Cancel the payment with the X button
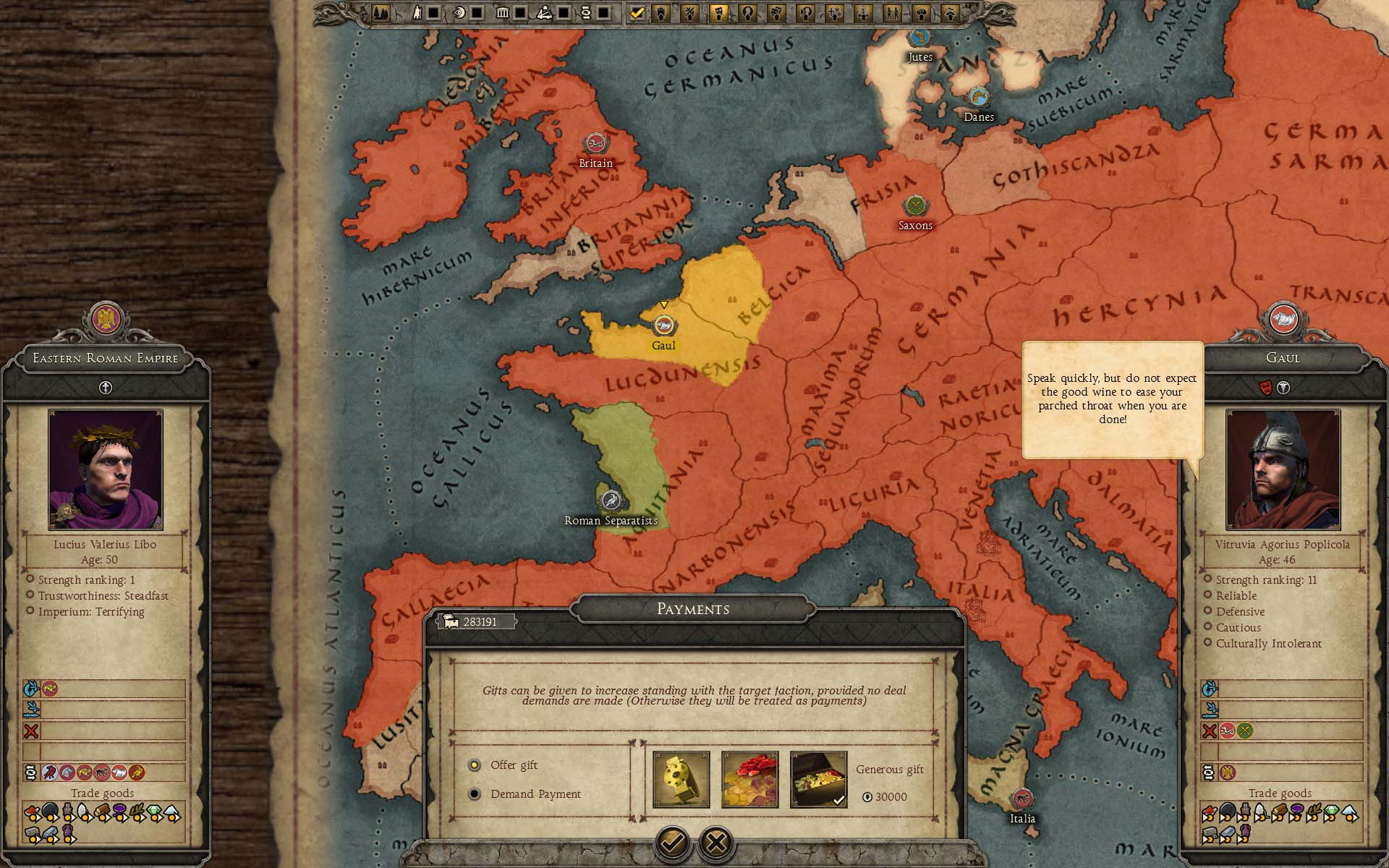 [716, 842]
